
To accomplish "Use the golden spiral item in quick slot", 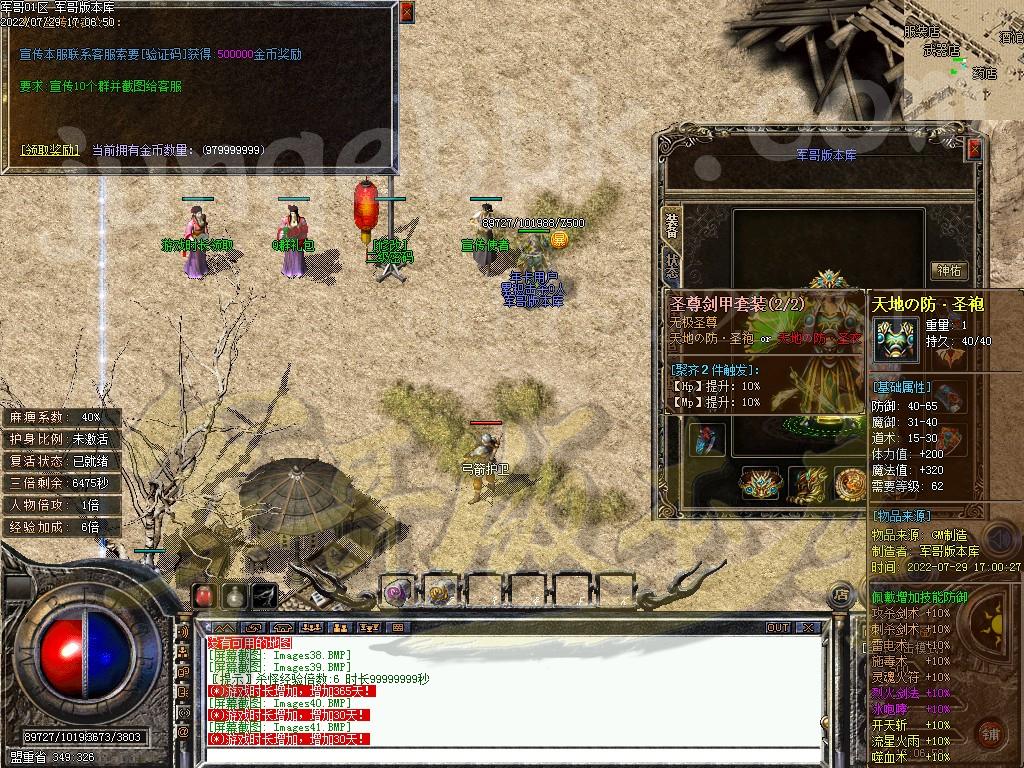I will pyautogui.click(x=439, y=592).
